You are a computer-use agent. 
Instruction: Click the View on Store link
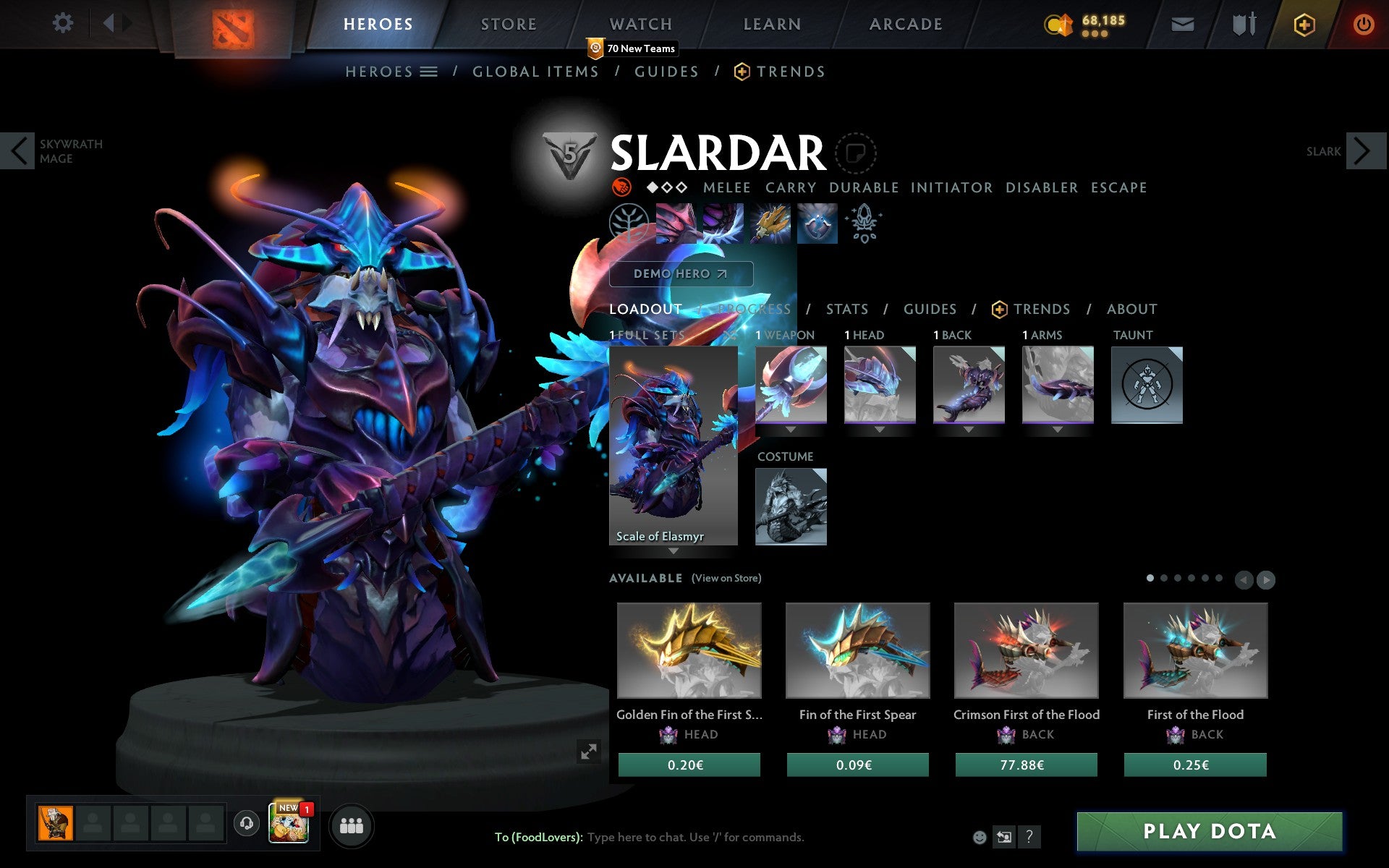pos(726,578)
